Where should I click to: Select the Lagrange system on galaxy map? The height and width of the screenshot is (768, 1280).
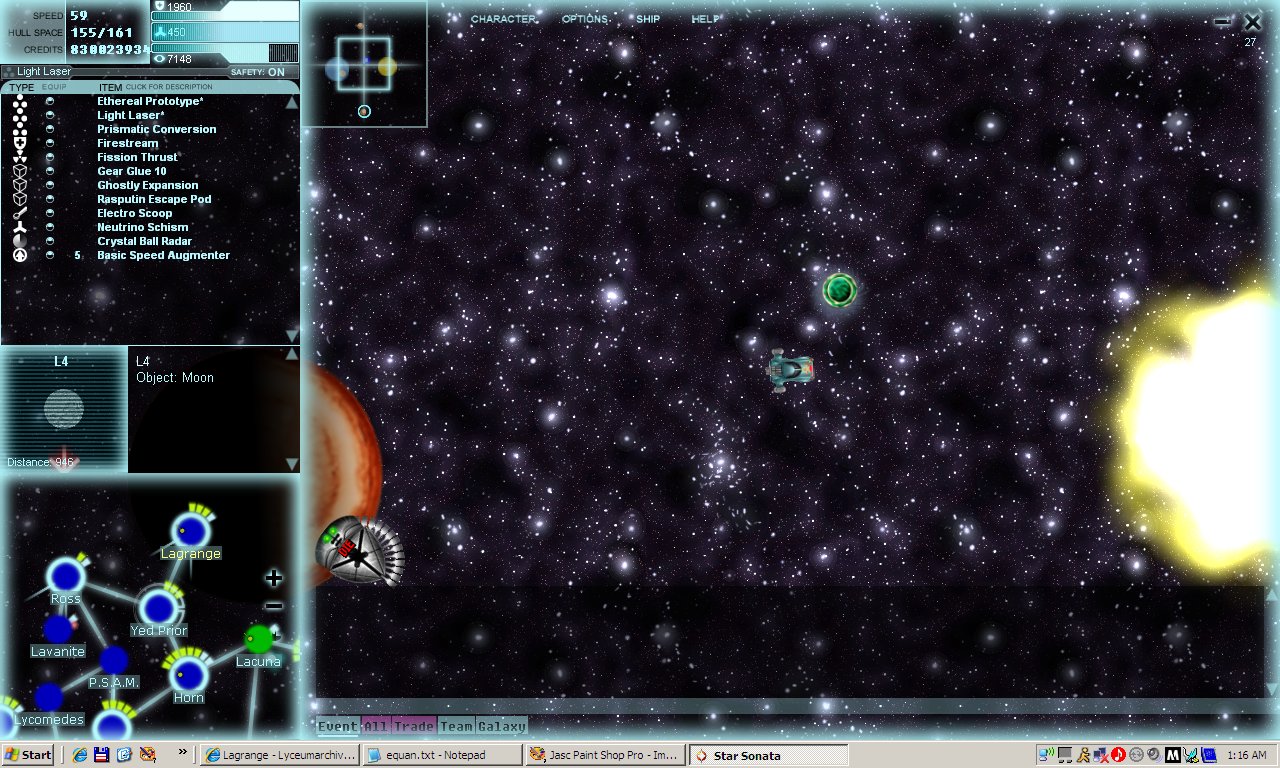[x=187, y=532]
